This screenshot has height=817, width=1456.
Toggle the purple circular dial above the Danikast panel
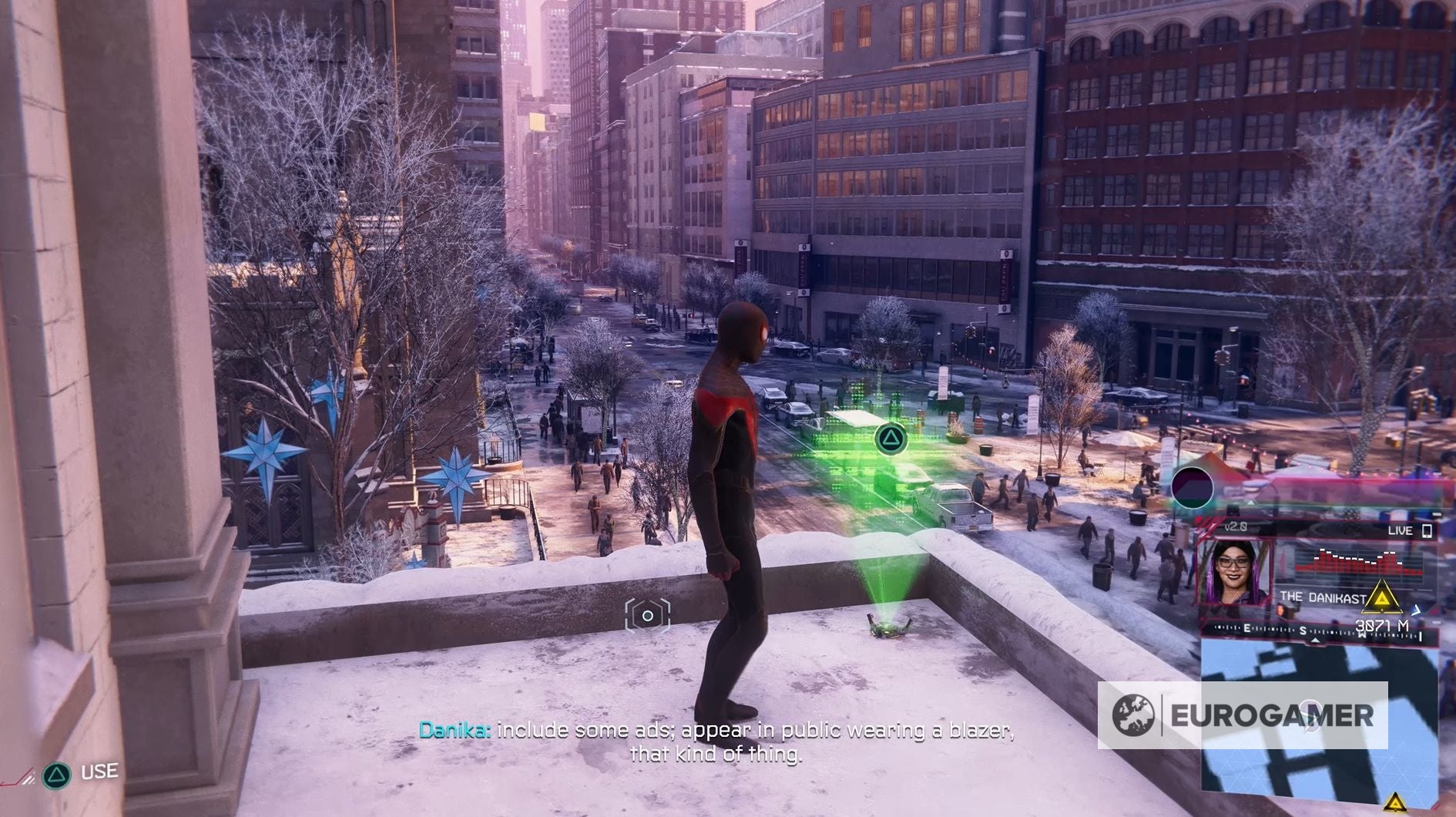click(x=1192, y=486)
